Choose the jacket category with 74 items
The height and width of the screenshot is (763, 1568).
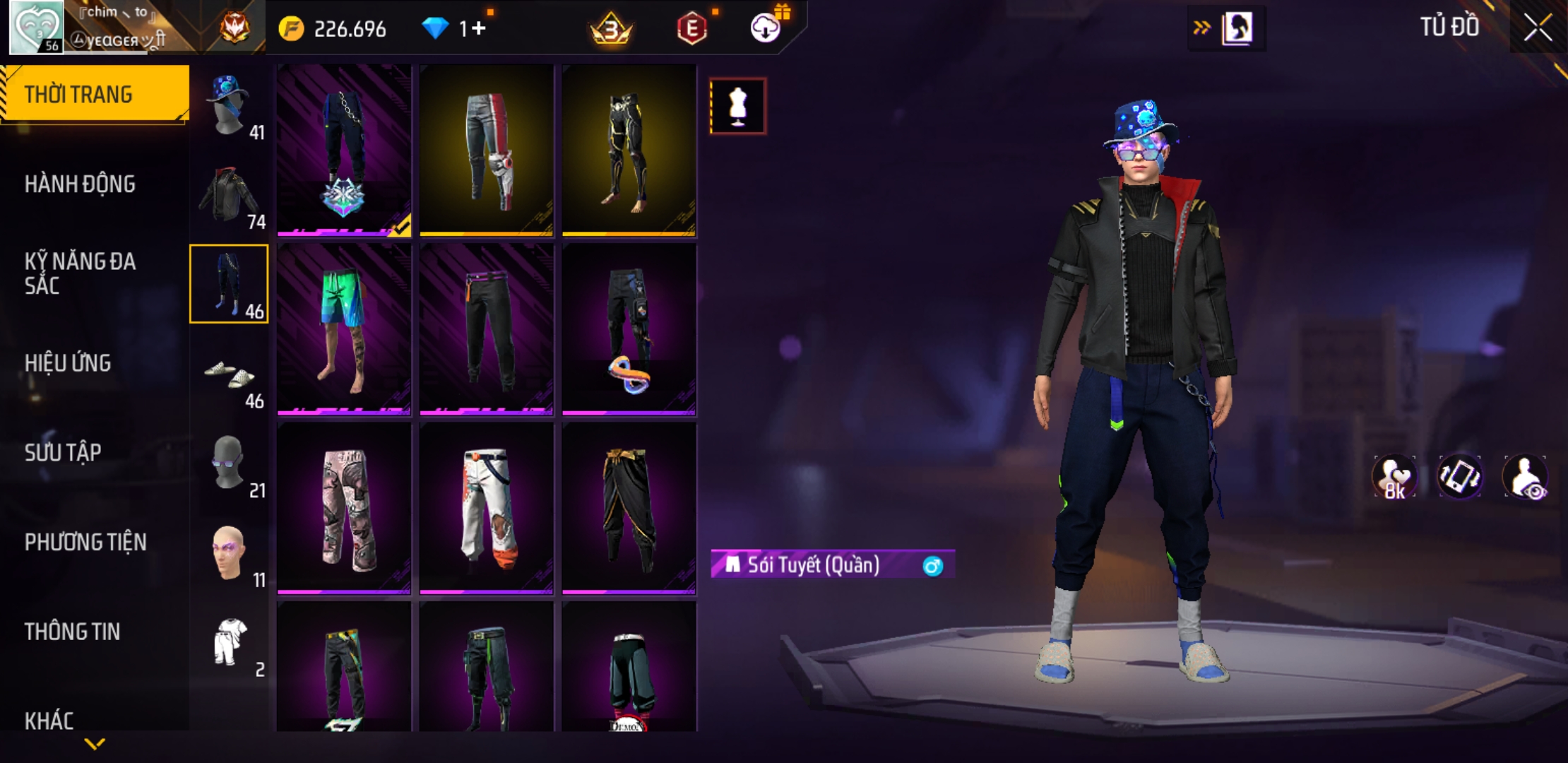230,196
